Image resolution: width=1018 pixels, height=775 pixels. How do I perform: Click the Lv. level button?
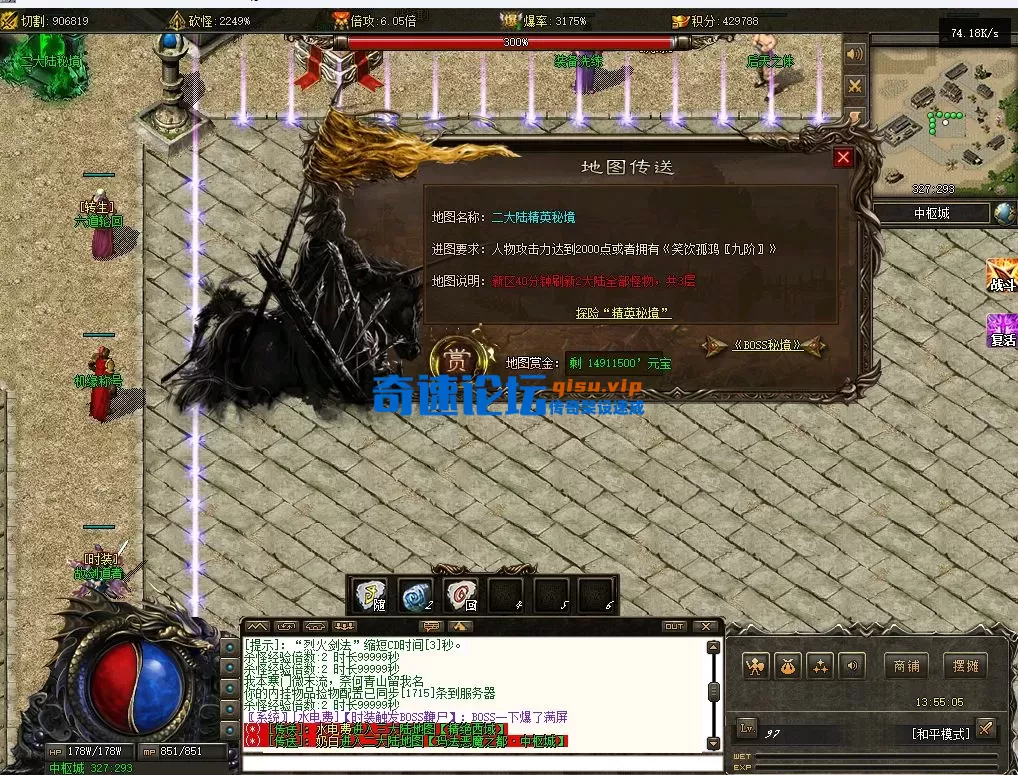click(748, 729)
